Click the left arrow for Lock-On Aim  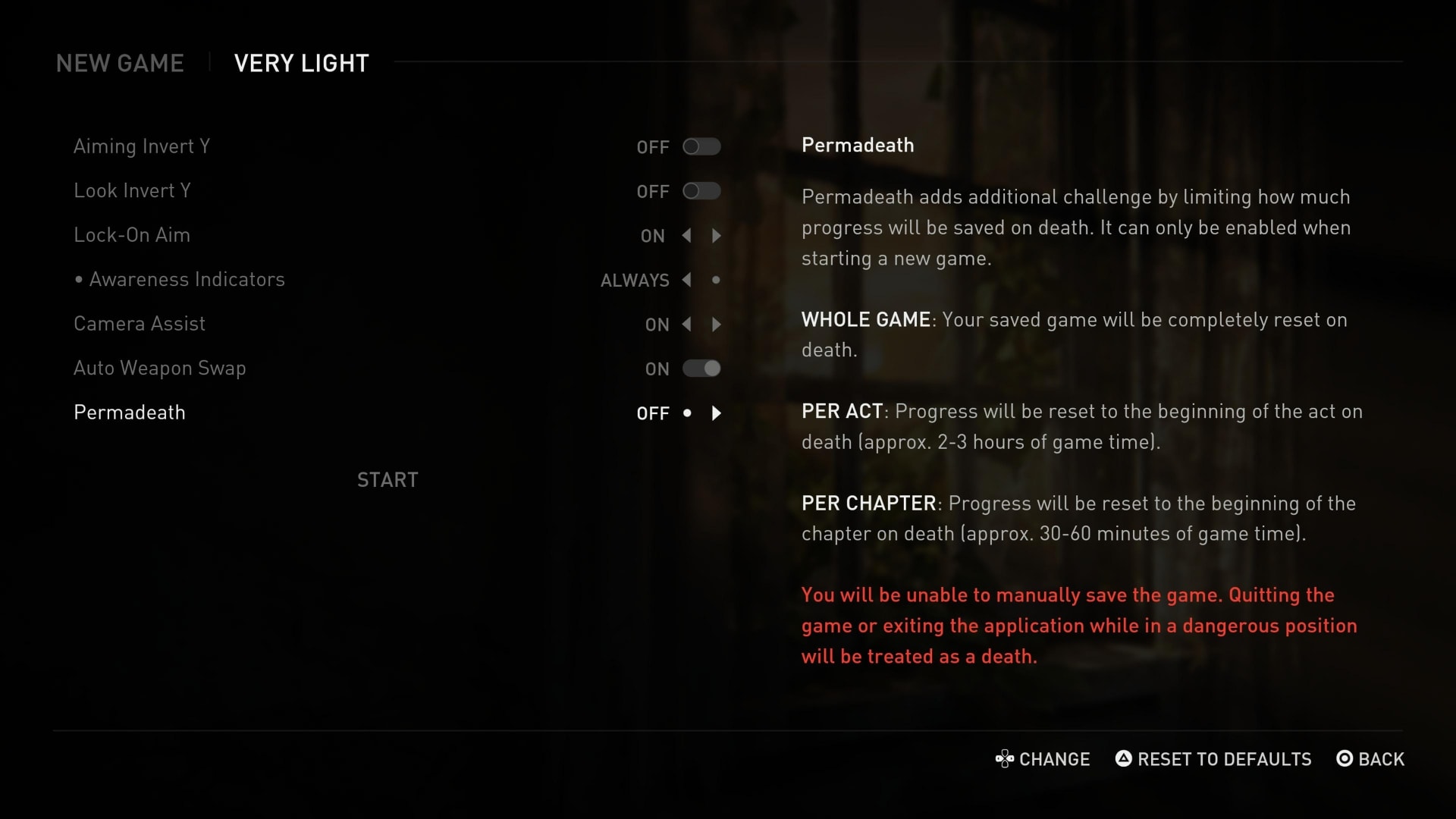[x=686, y=236]
